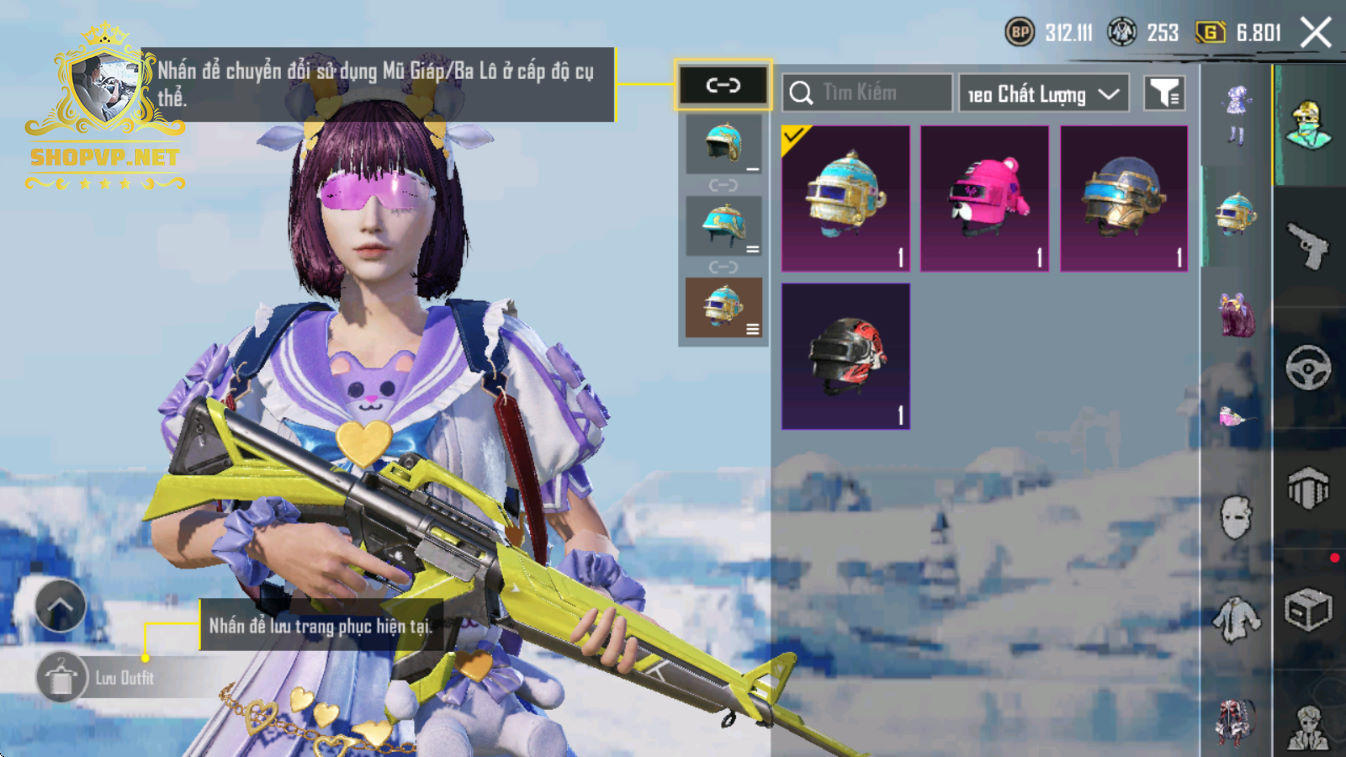The height and width of the screenshot is (757, 1346).
Task: Choose the glass-domed blue gold helmet skin
Action: click(1123, 198)
